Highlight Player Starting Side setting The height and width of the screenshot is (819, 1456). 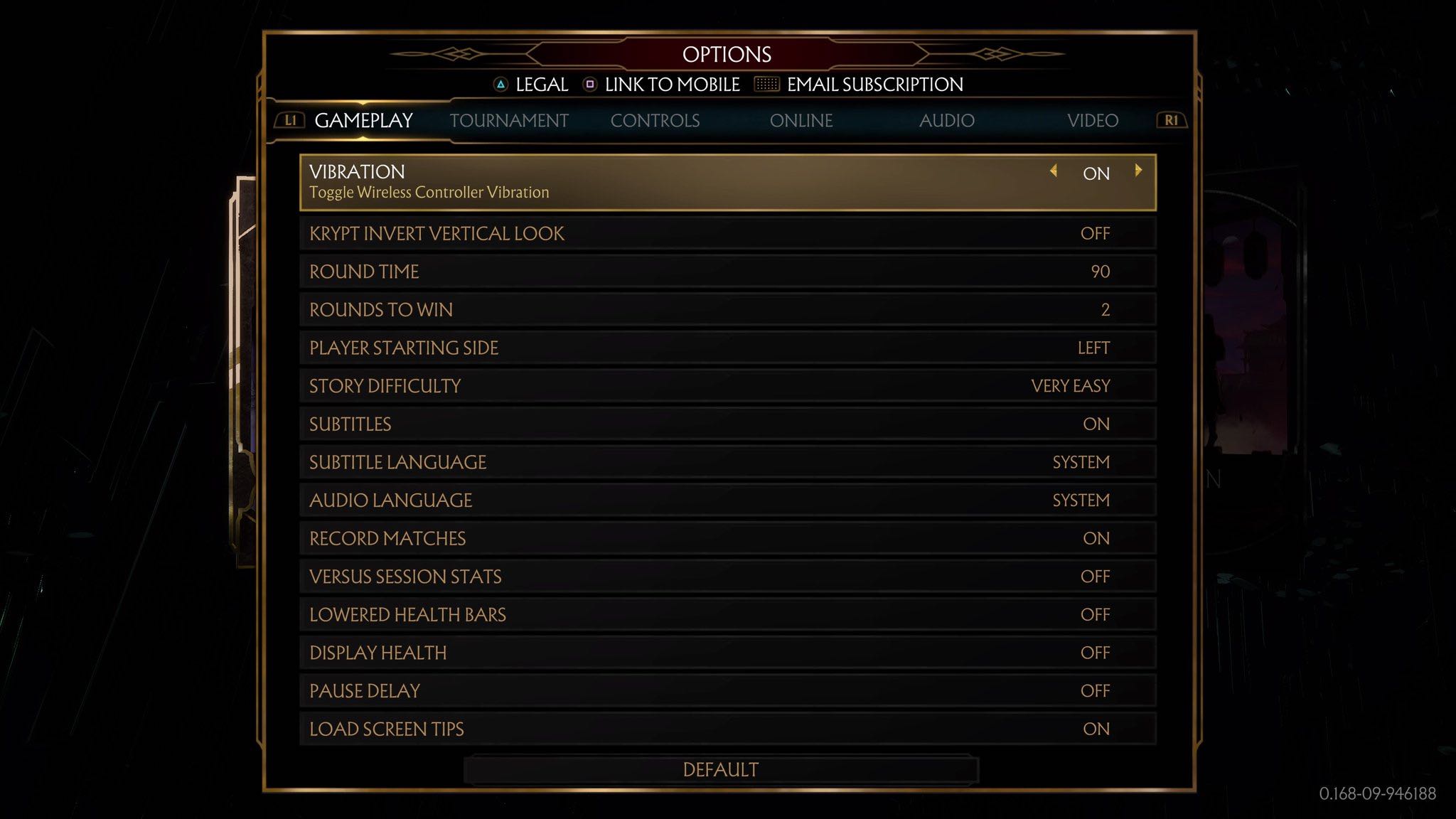pos(727,348)
